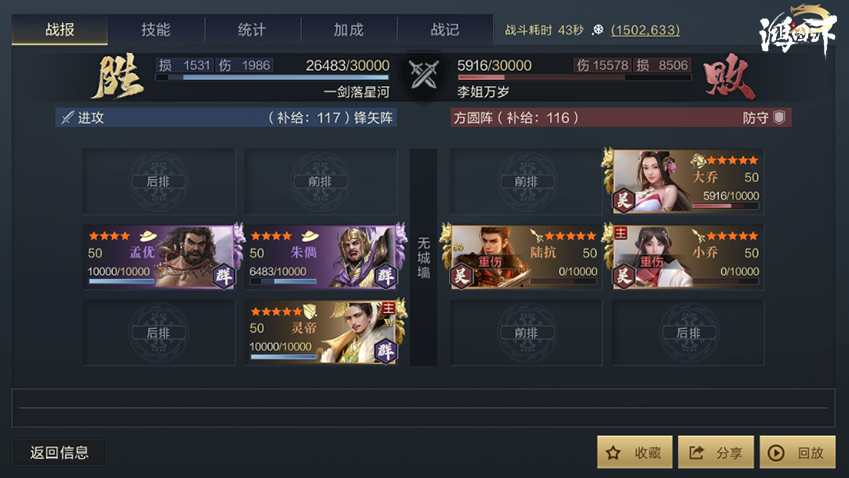Share the report via 分享
849x478 pixels.
pyautogui.click(x=716, y=453)
